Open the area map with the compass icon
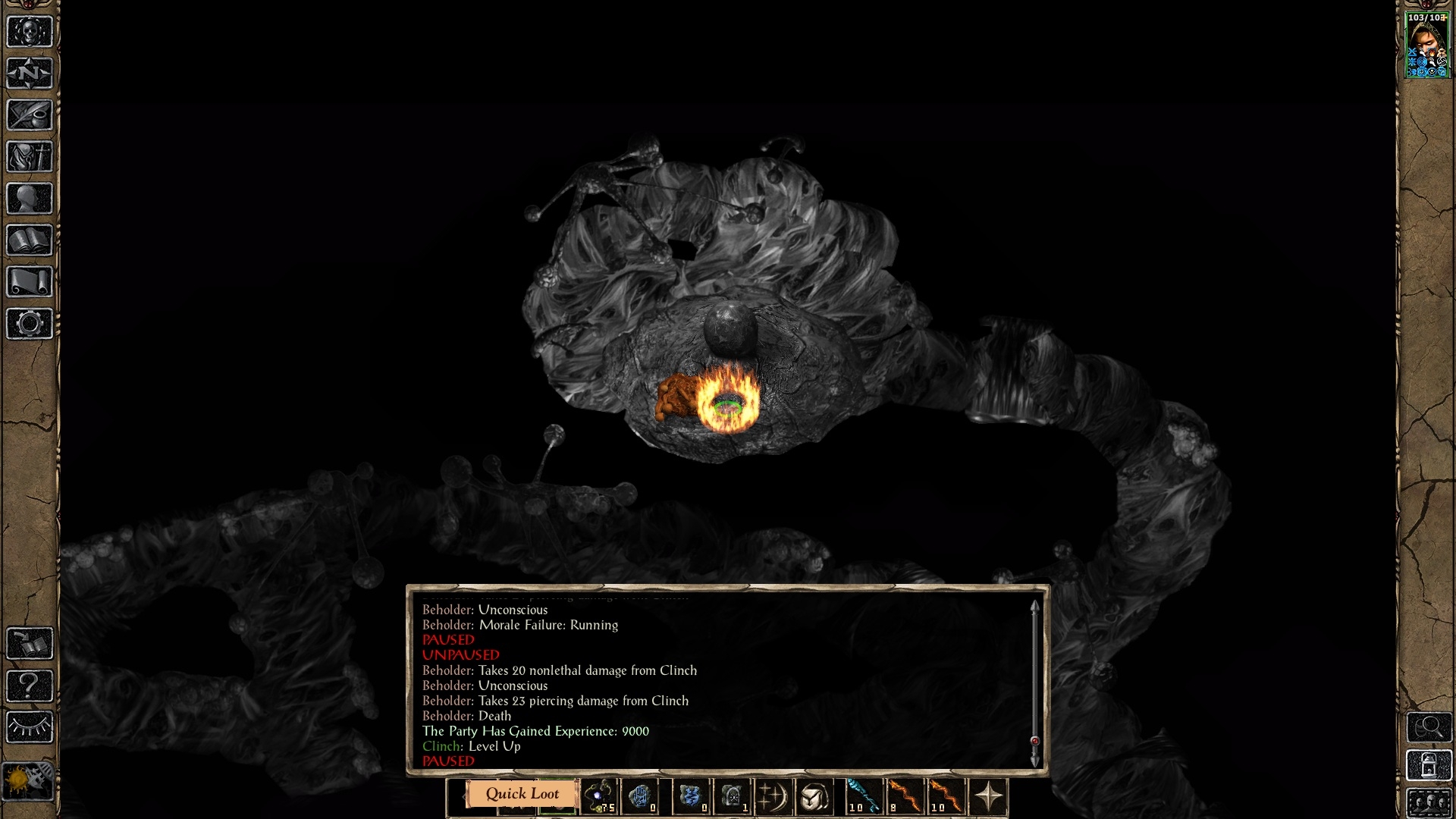 (x=30, y=74)
